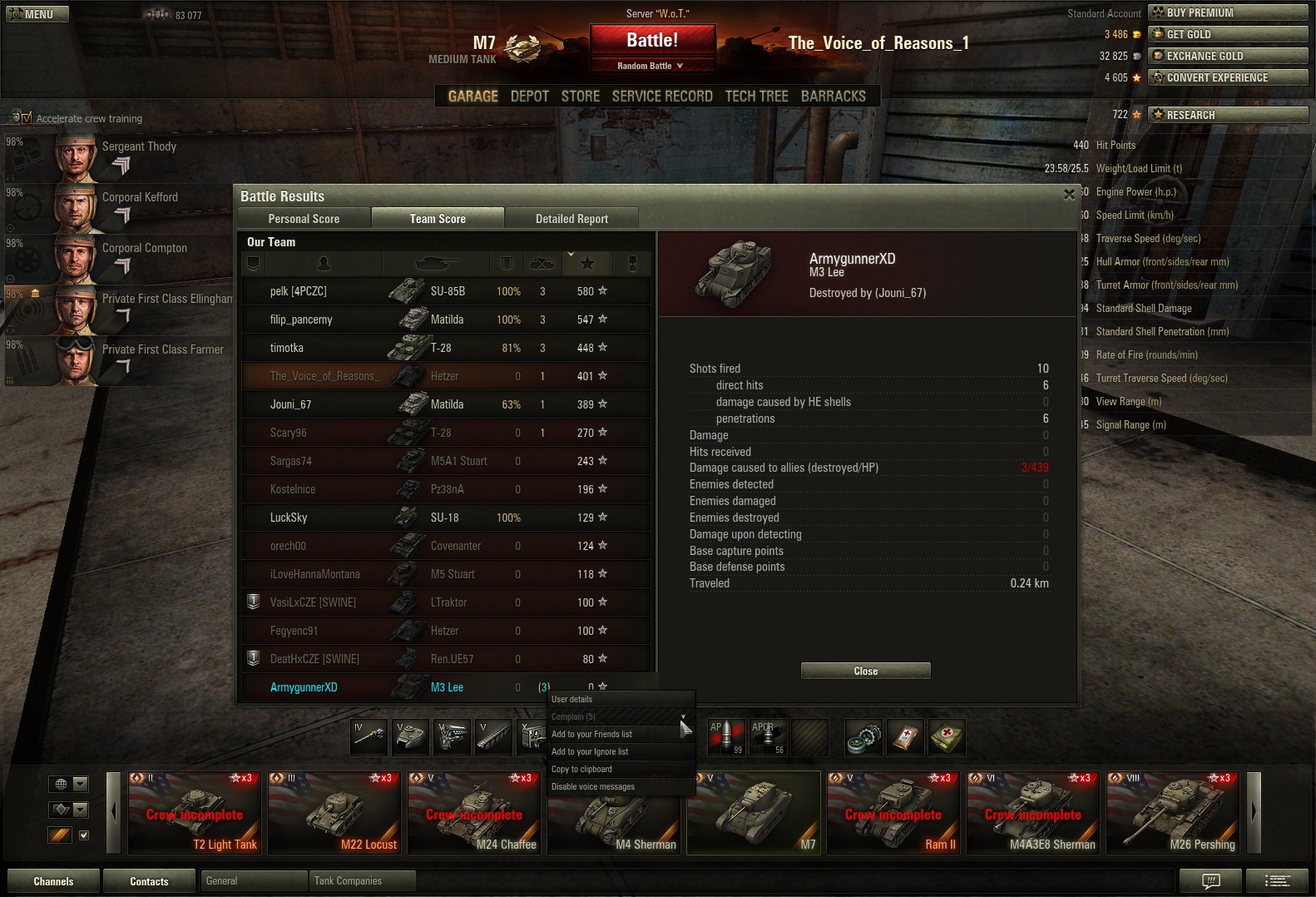Screen dimensions: 1316x897
Task: Open the BARRACKS section
Action: 833,97
